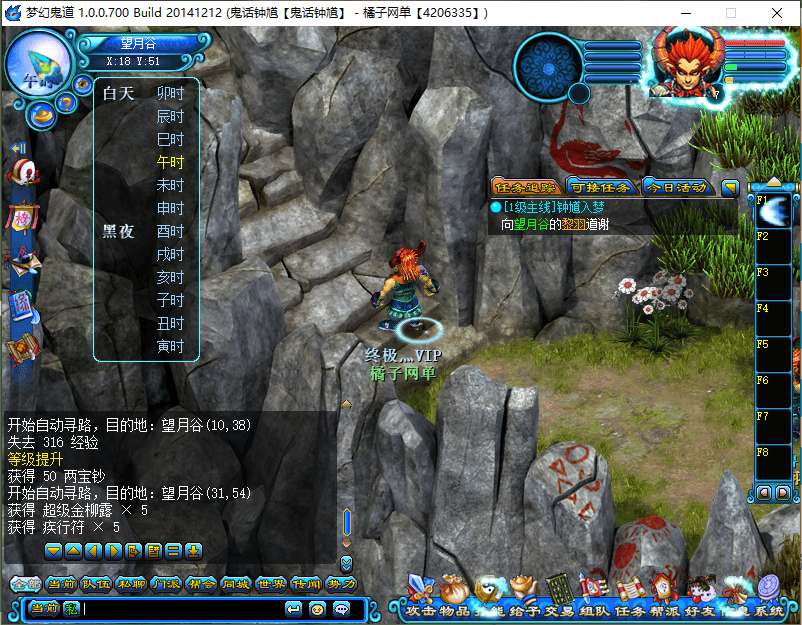Open the chat emoji smiley picker

(x=318, y=608)
